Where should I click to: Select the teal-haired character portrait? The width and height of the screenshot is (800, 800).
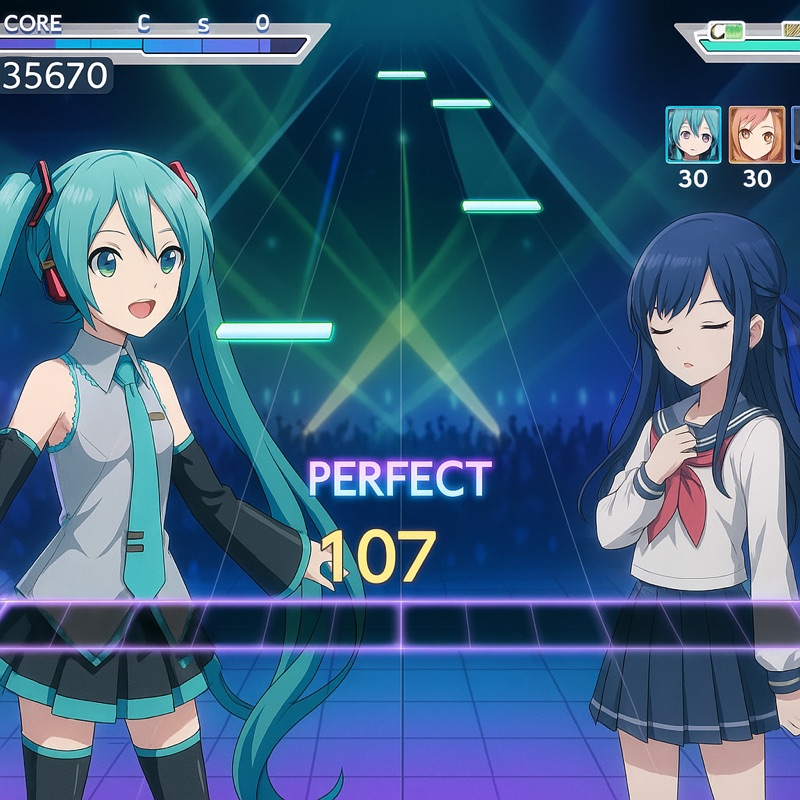coord(693,135)
